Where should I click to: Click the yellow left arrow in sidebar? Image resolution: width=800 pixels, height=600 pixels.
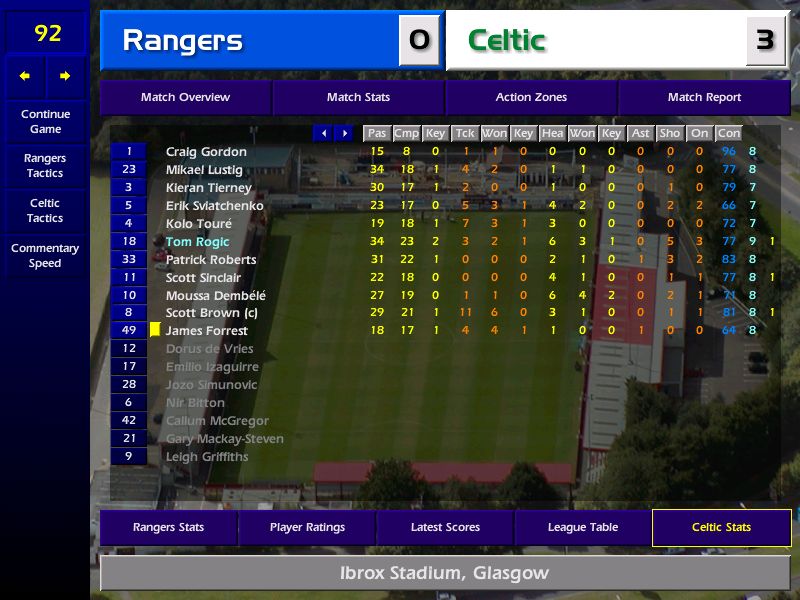coord(25,76)
